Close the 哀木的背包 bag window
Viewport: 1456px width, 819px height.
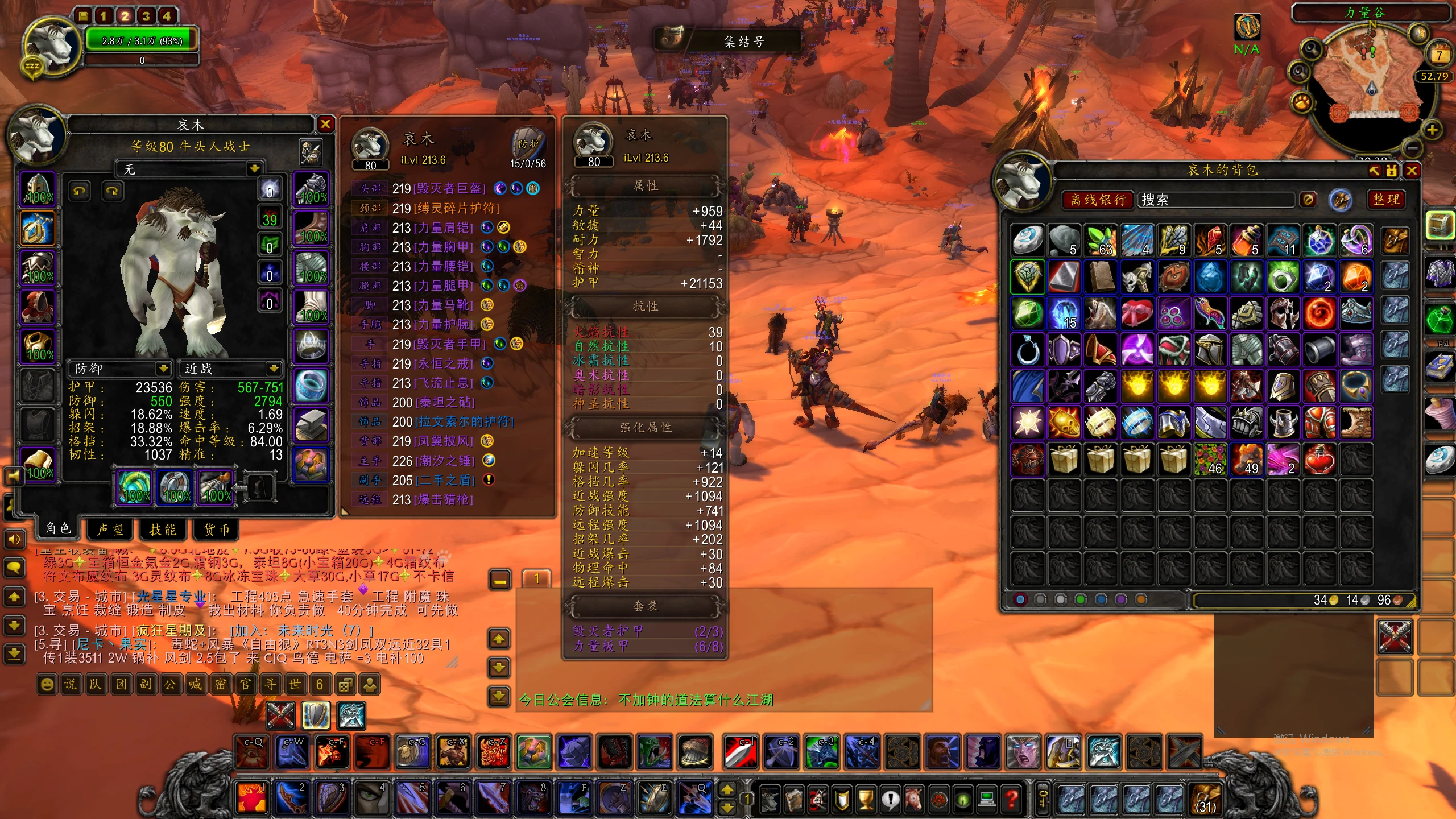tap(1412, 170)
